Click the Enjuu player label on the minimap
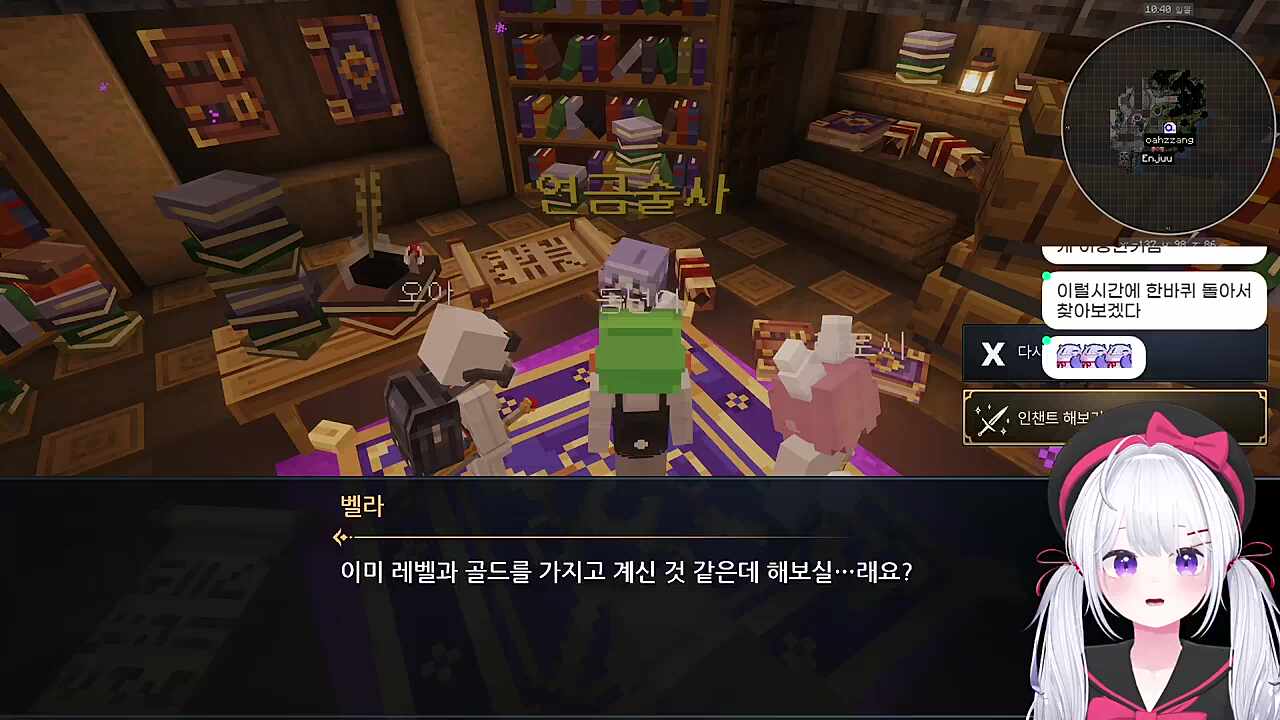Image resolution: width=1280 pixels, height=720 pixels. 1157,158
